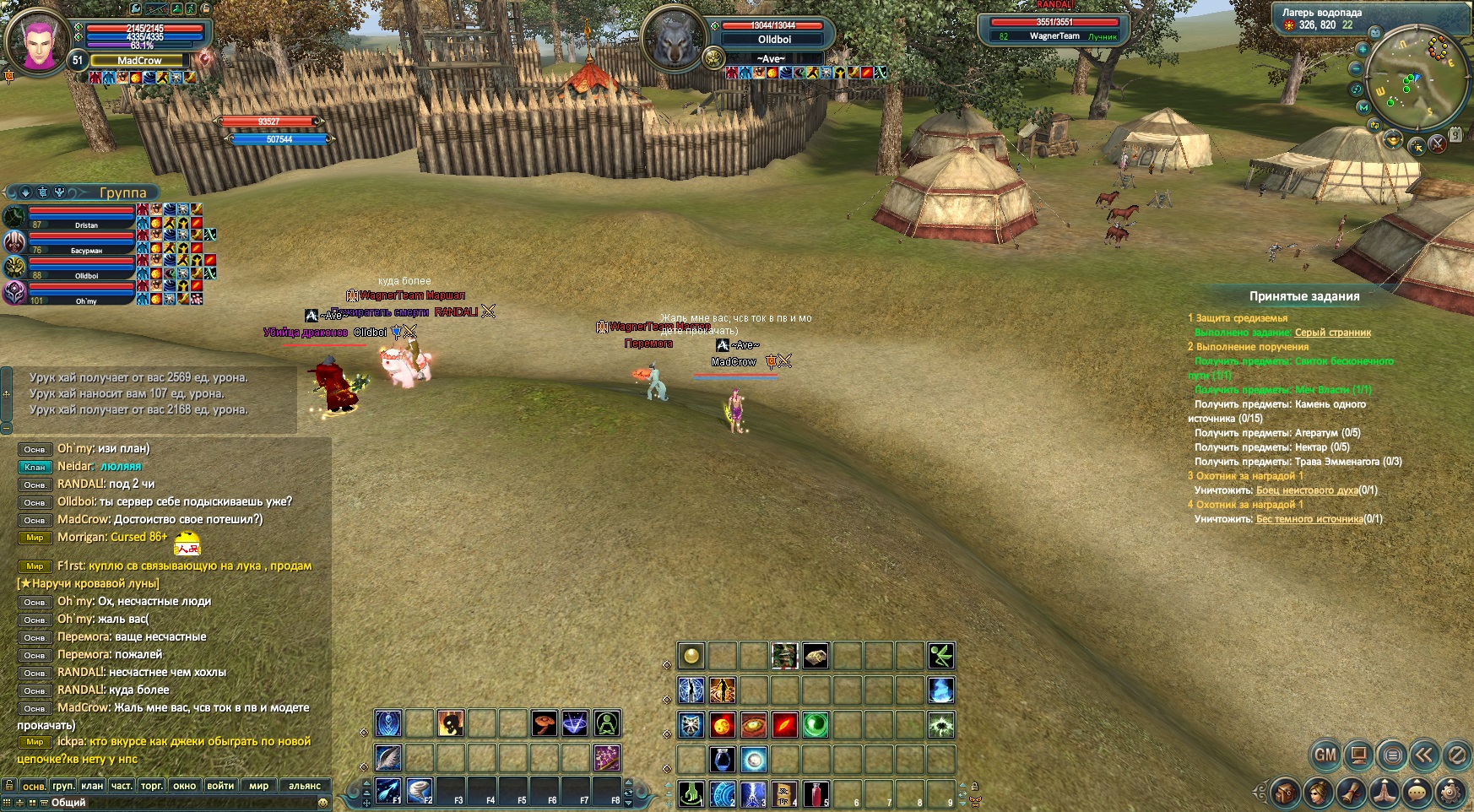Open the speech bubble chat menu
Screen dimensions: 1474x812
pyautogui.click(x=1417, y=793)
